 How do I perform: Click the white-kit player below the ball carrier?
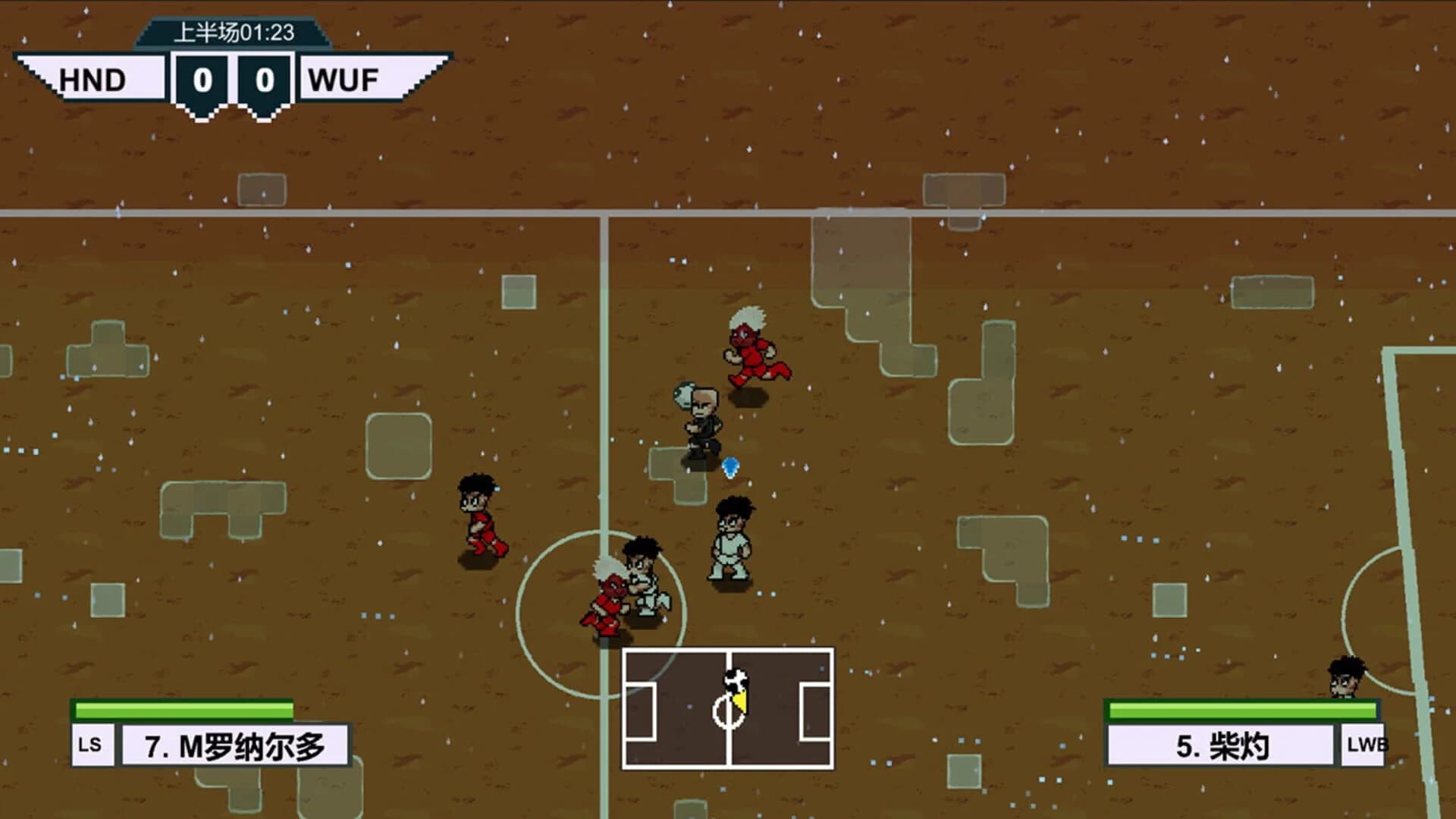[732, 538]
